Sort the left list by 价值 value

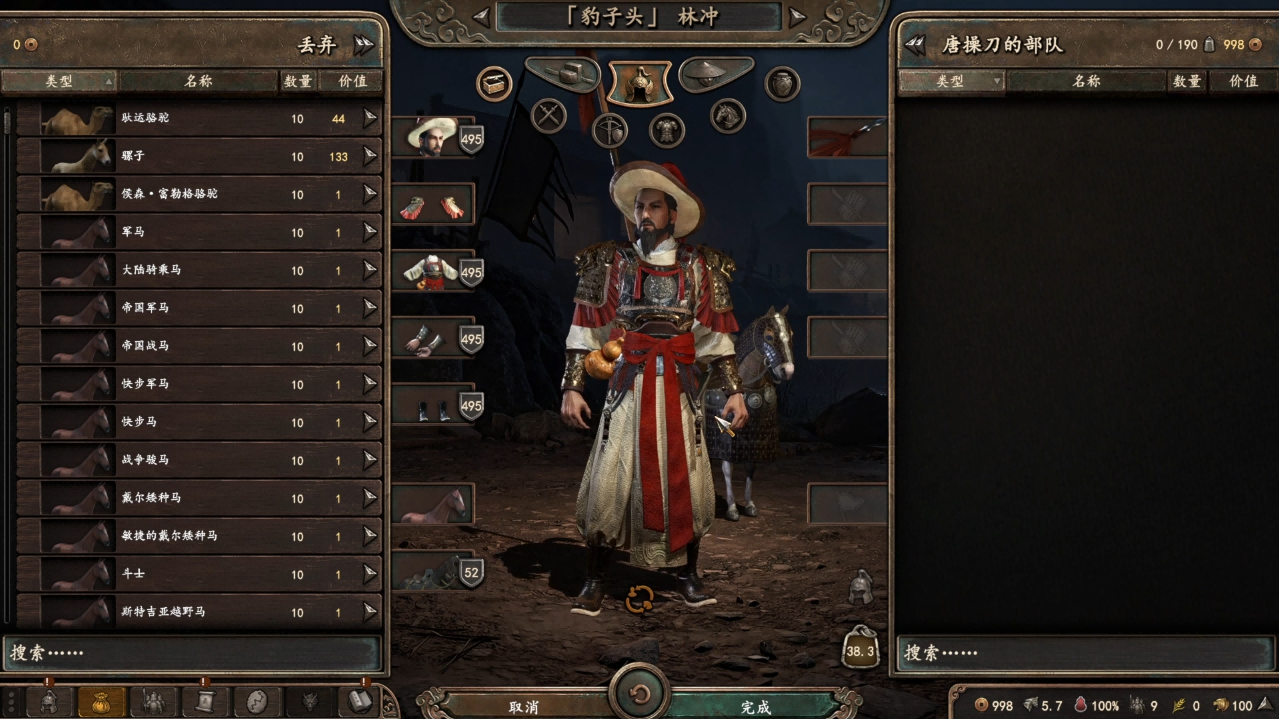(351, 81)
